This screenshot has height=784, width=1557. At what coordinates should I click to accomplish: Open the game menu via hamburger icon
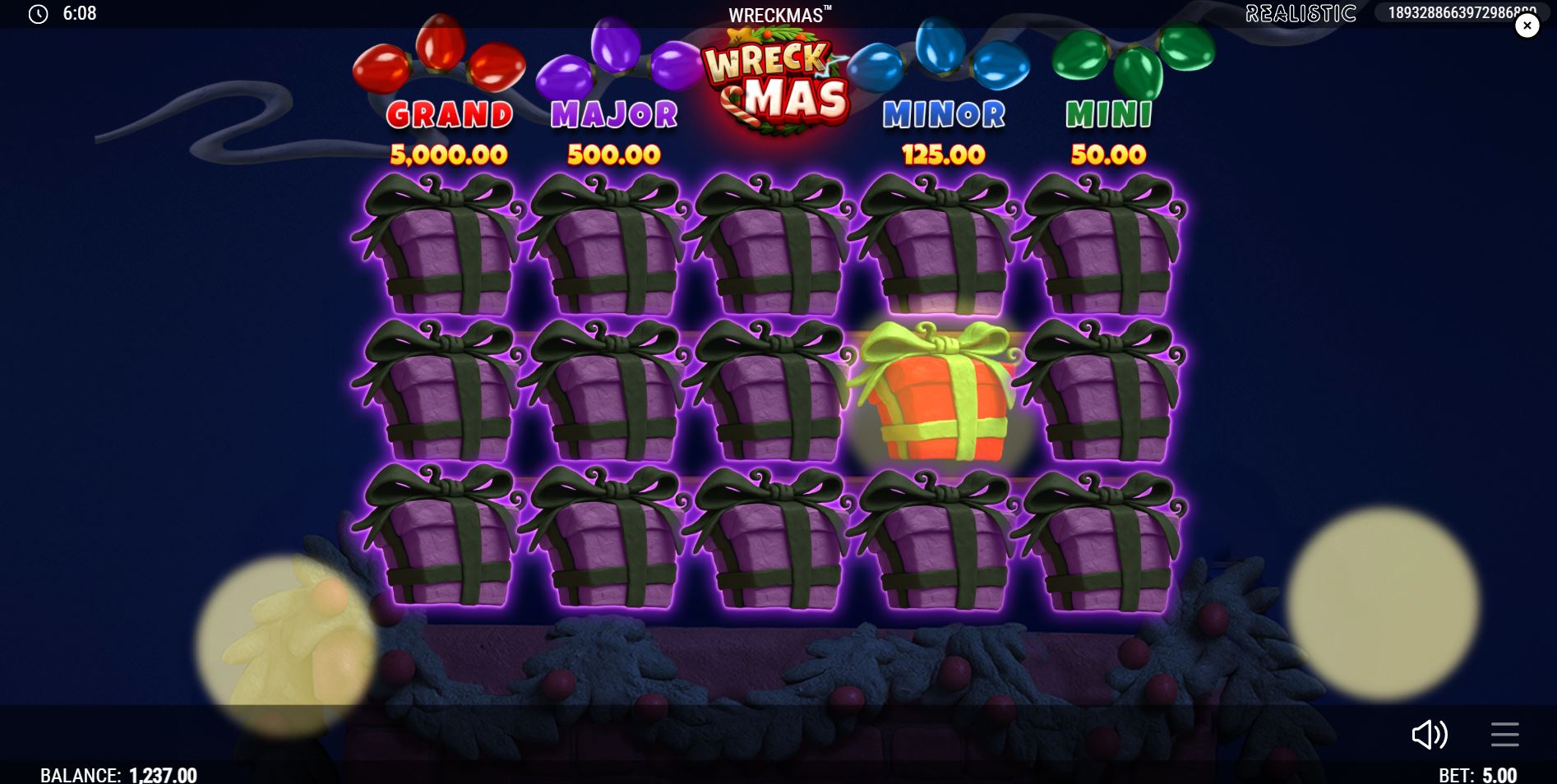[x=1504, y=736]
